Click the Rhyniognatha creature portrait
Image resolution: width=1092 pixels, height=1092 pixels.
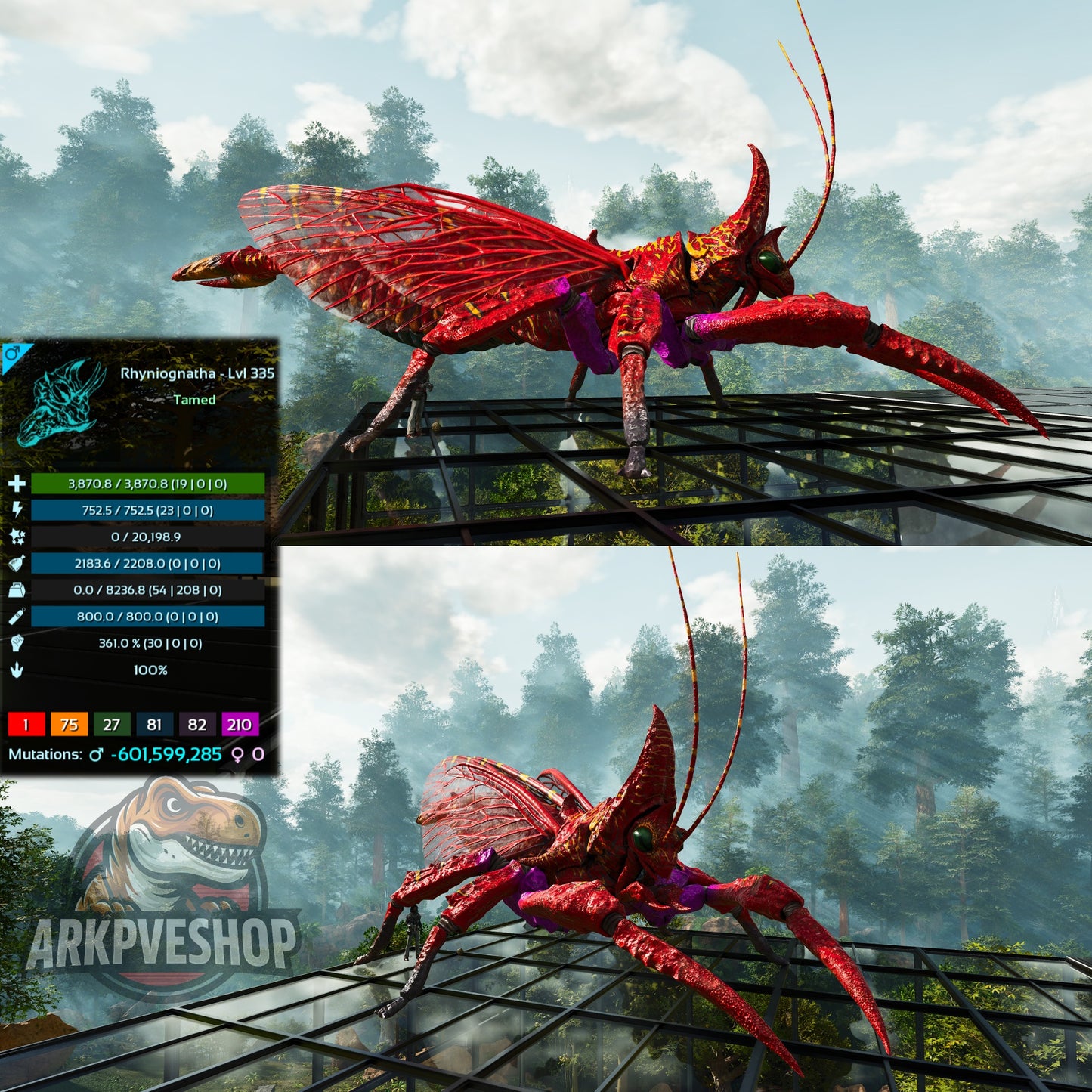tap(61, 403)
